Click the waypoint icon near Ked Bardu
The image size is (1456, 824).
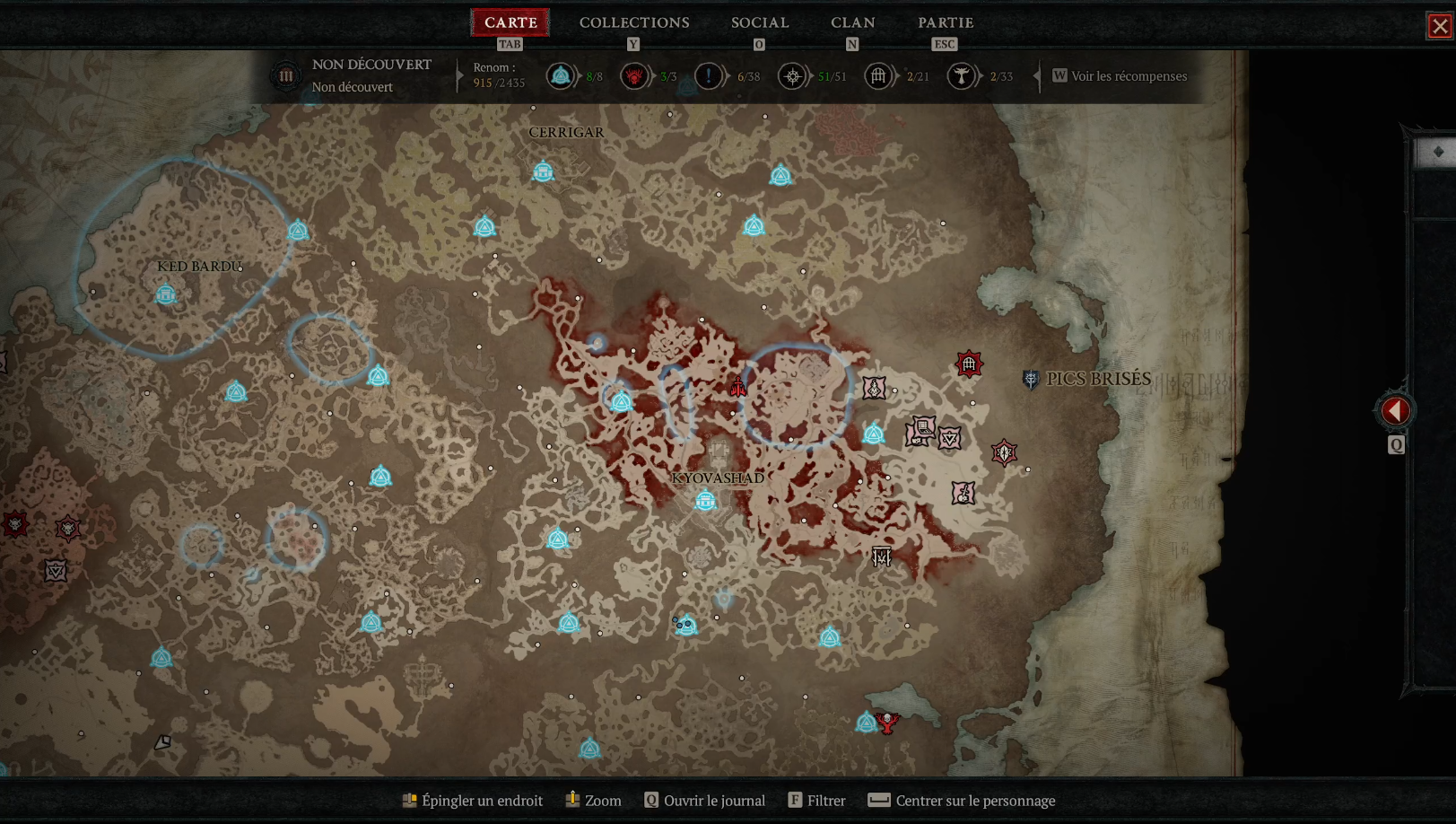click(x=165, y=294)
